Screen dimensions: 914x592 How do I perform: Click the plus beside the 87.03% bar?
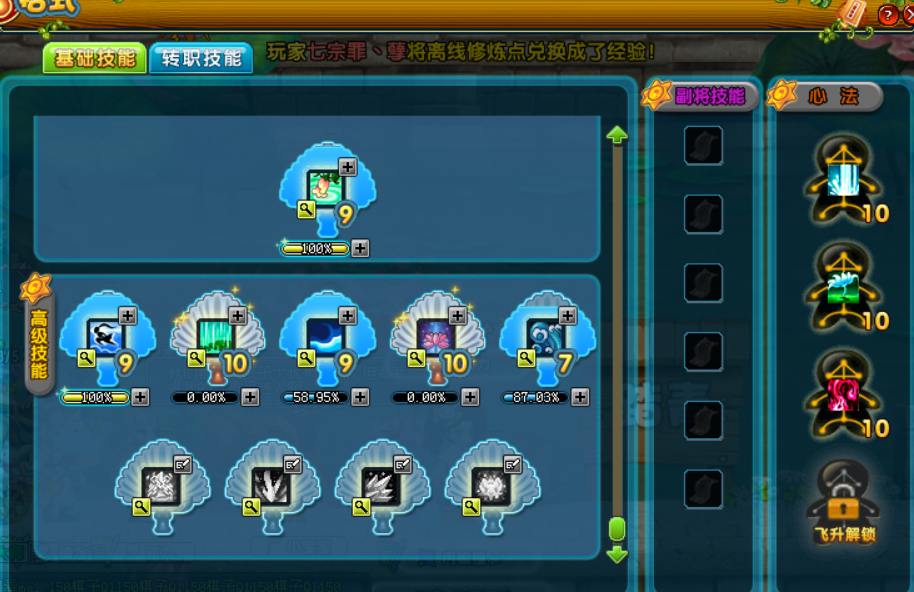coord(580,398)
